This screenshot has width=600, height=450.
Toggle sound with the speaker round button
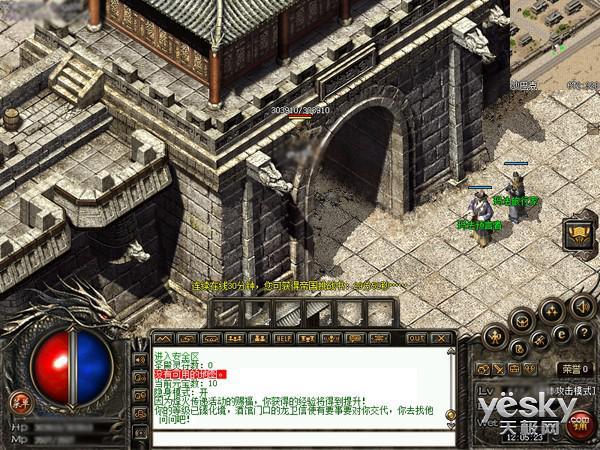(x=582, y=307)
